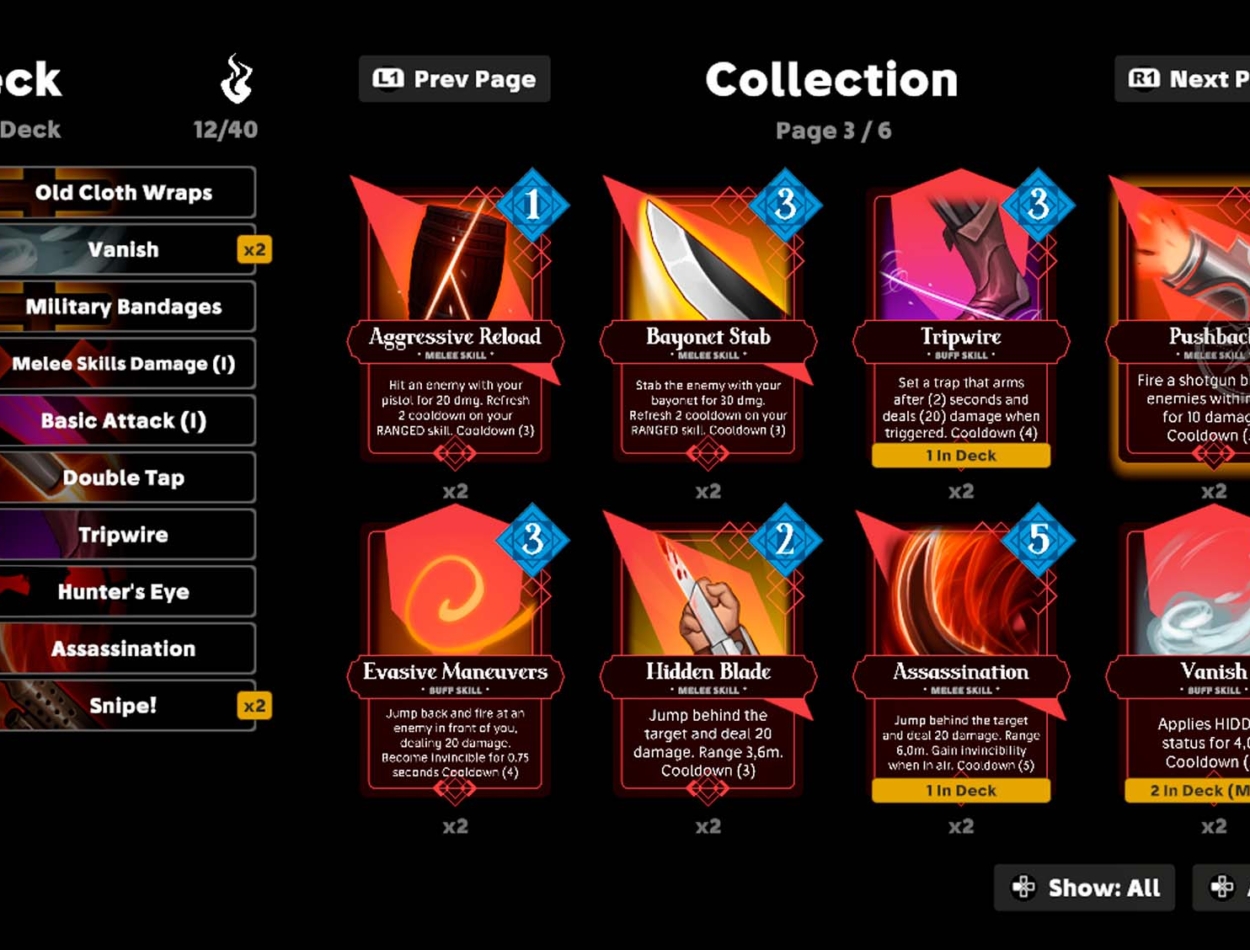This screenshot has width=1250, height=950.
Task: Select the Tripwire entry in the deck list
Action: 124,535
